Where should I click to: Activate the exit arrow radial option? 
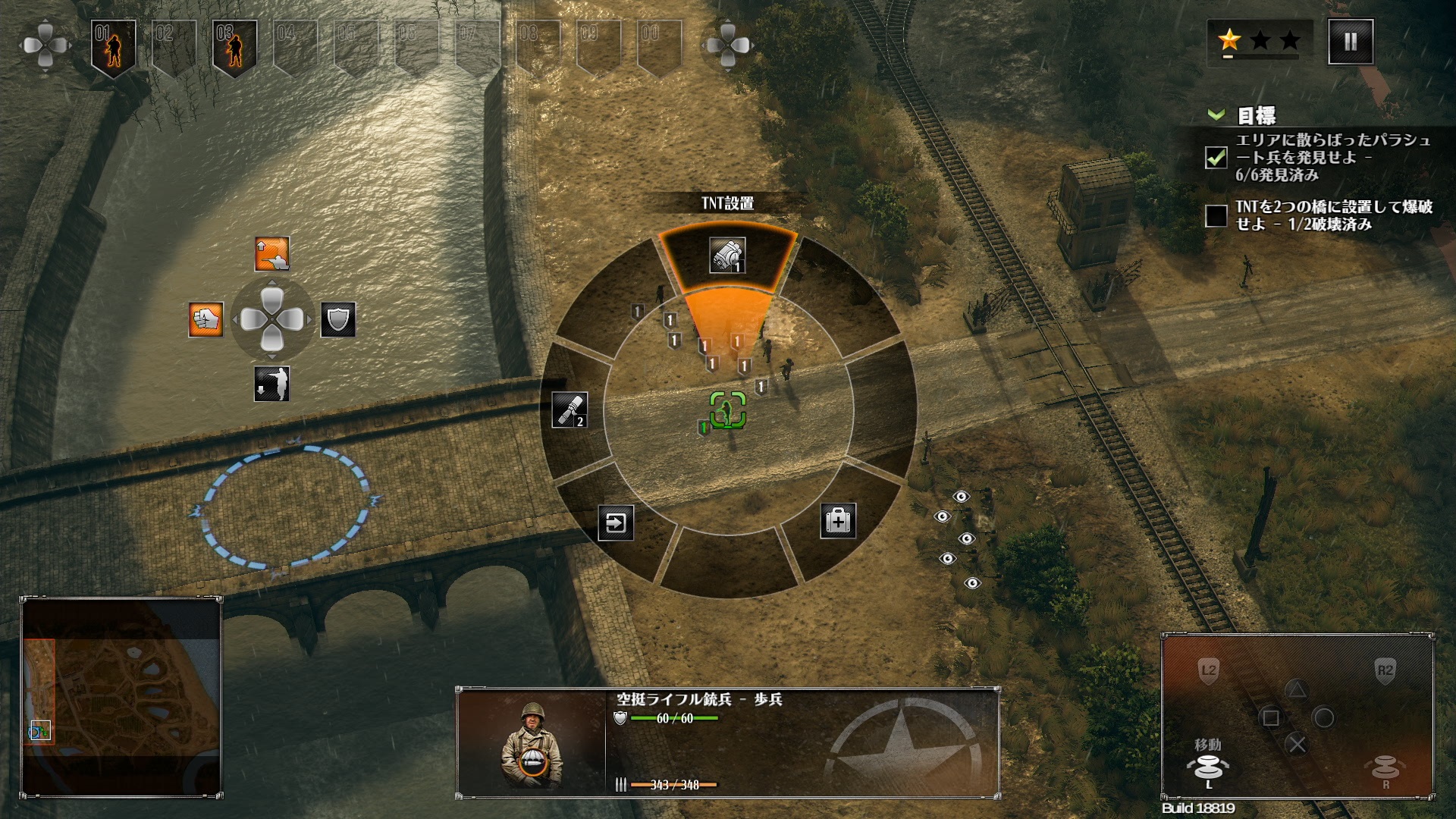click(616, 522)
